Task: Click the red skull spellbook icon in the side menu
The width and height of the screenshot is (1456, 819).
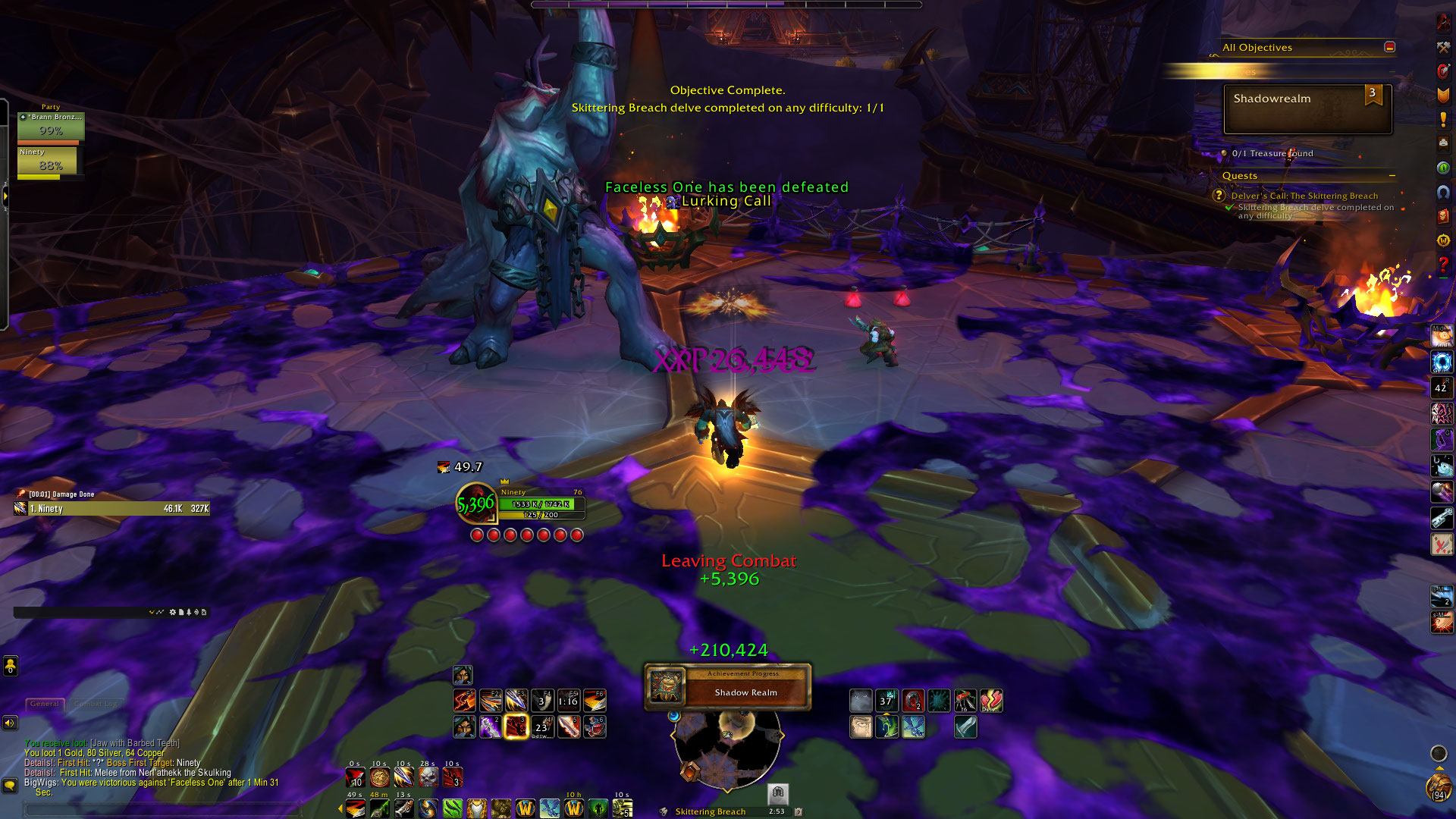Action: click(1443, 216)
